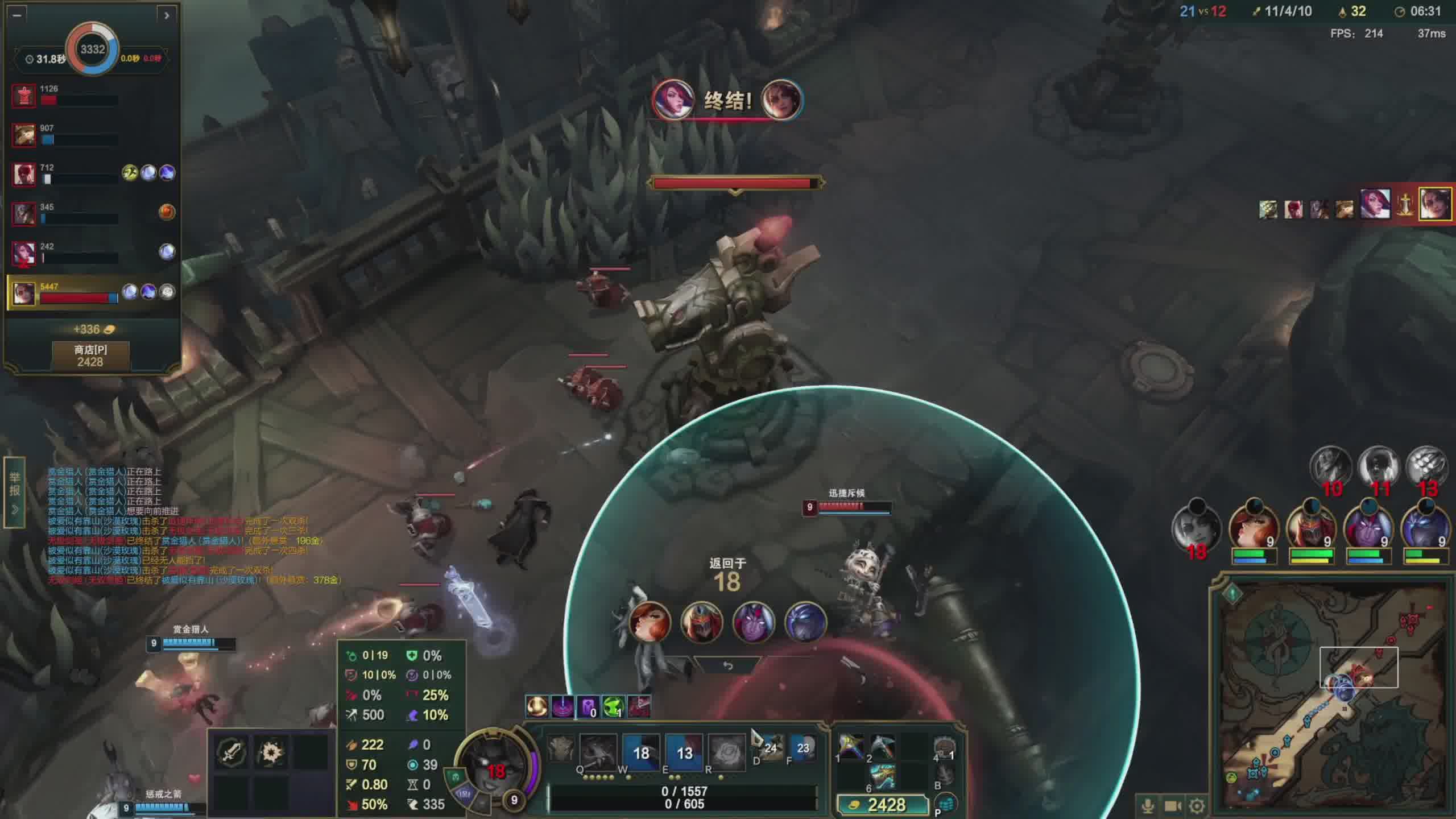This screenshot has width=1456, height=819.
Task: Click the minimap
Action: pos(1331,697)
